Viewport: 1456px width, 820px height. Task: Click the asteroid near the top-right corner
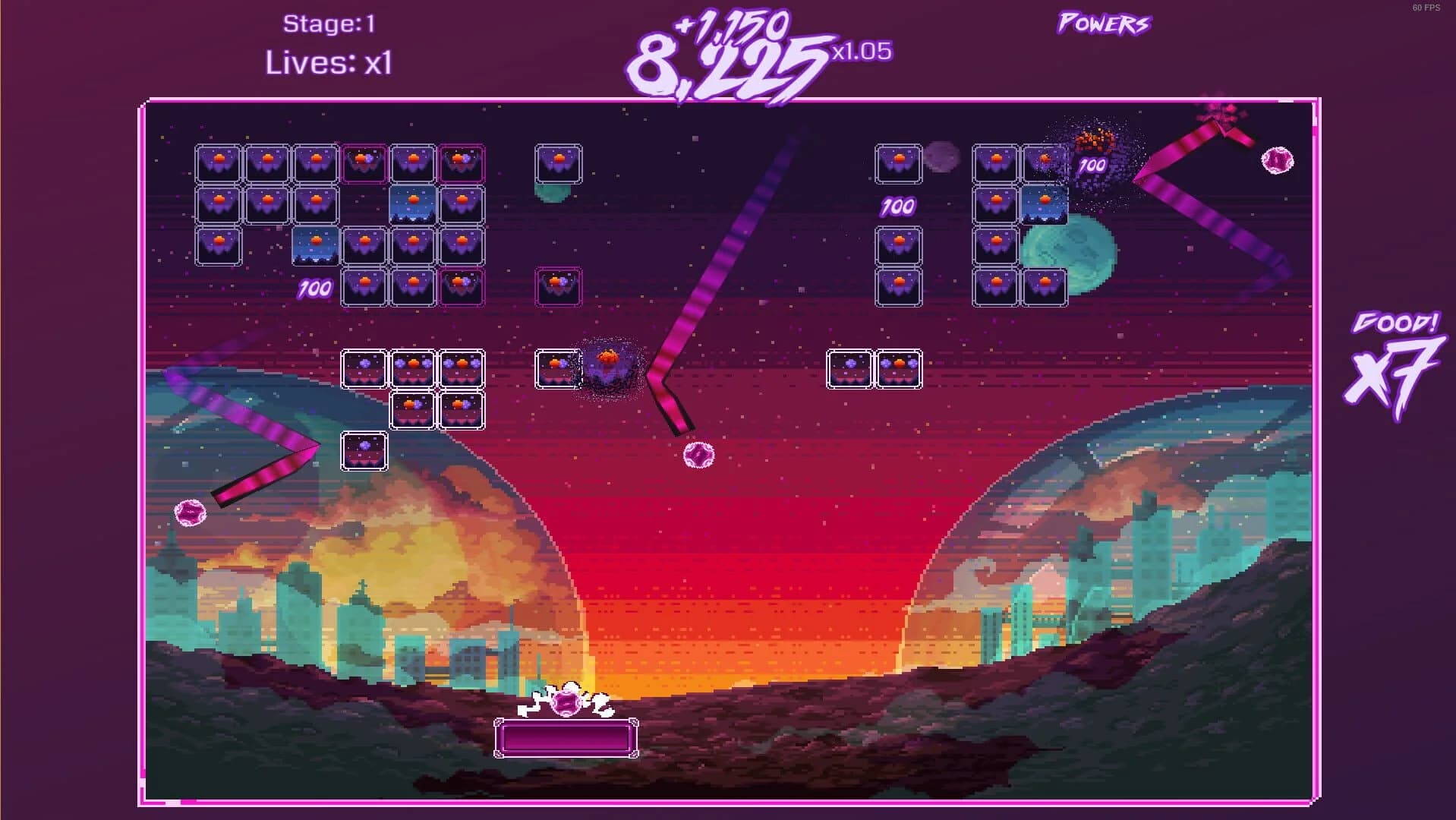point(1278,160)
